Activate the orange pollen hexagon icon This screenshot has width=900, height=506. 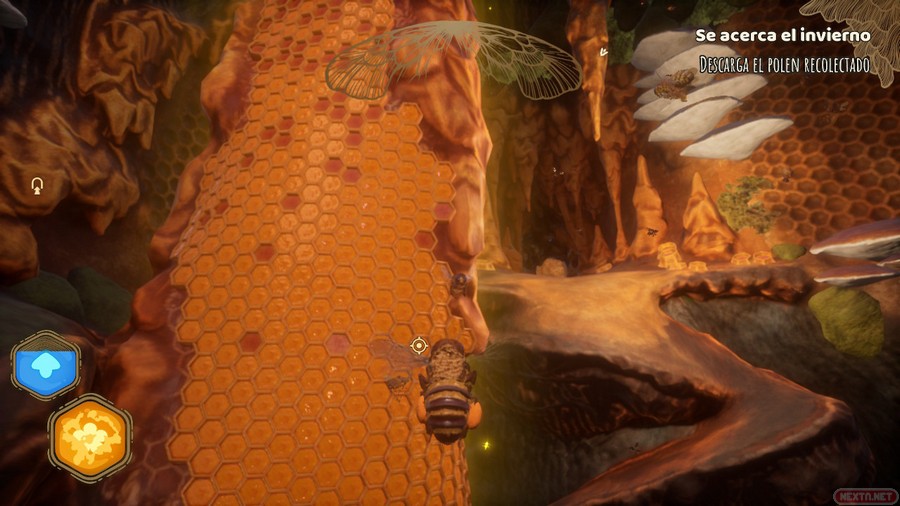pyautogui.click(x=90, y=439)
